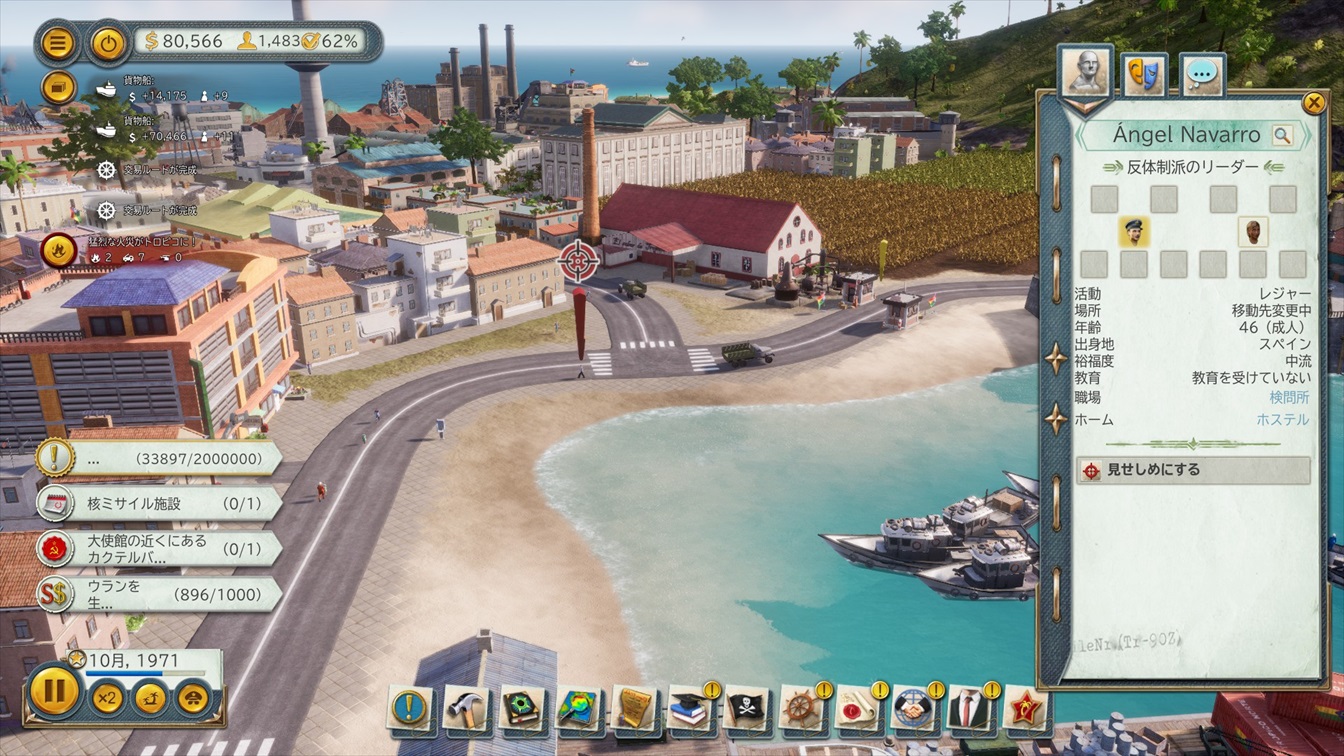Follow the ホステル home link
Viewport: 1344px width, 756px height.
(1282, 420)
